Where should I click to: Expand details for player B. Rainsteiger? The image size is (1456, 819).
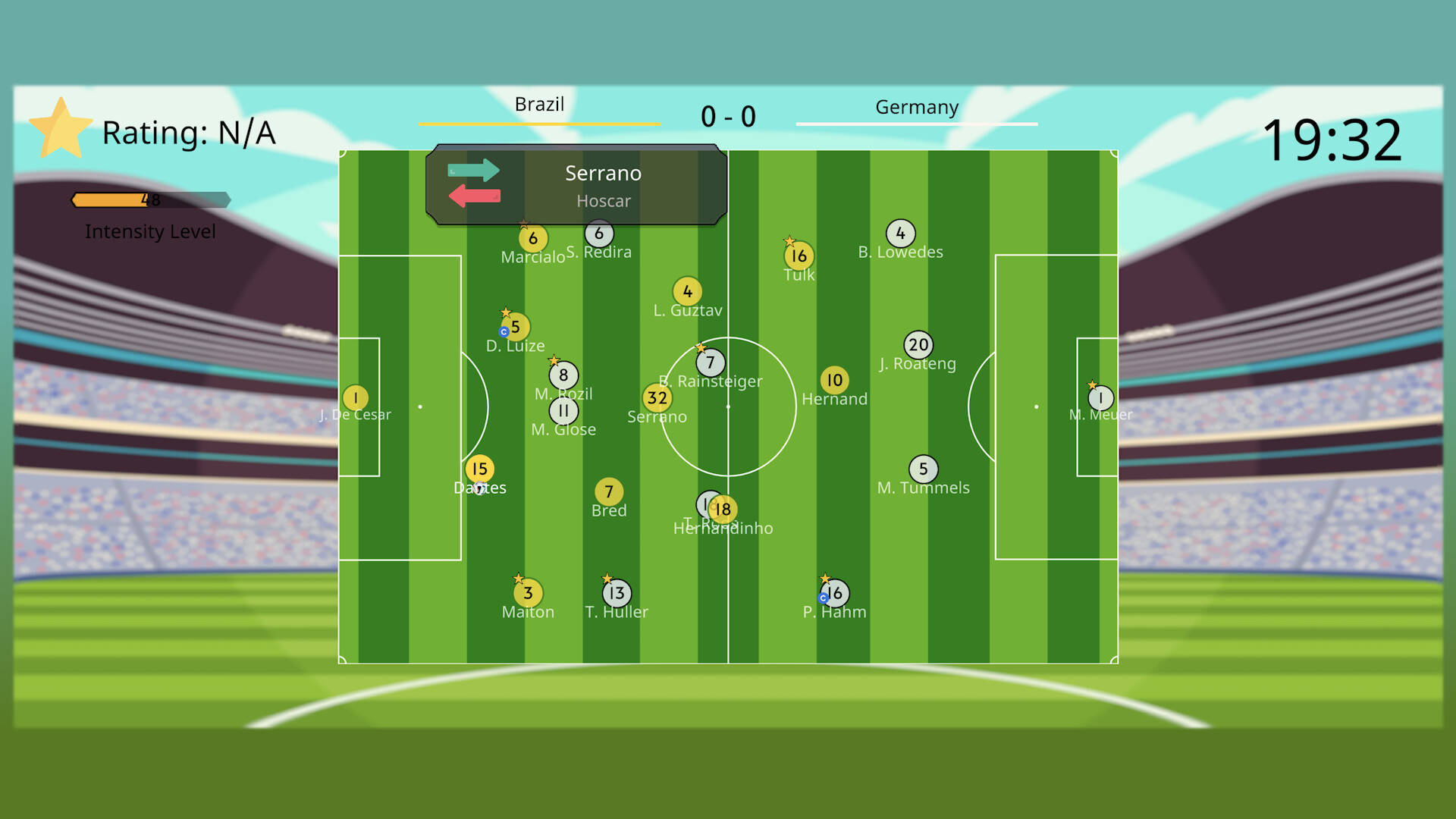coord(710,362)
